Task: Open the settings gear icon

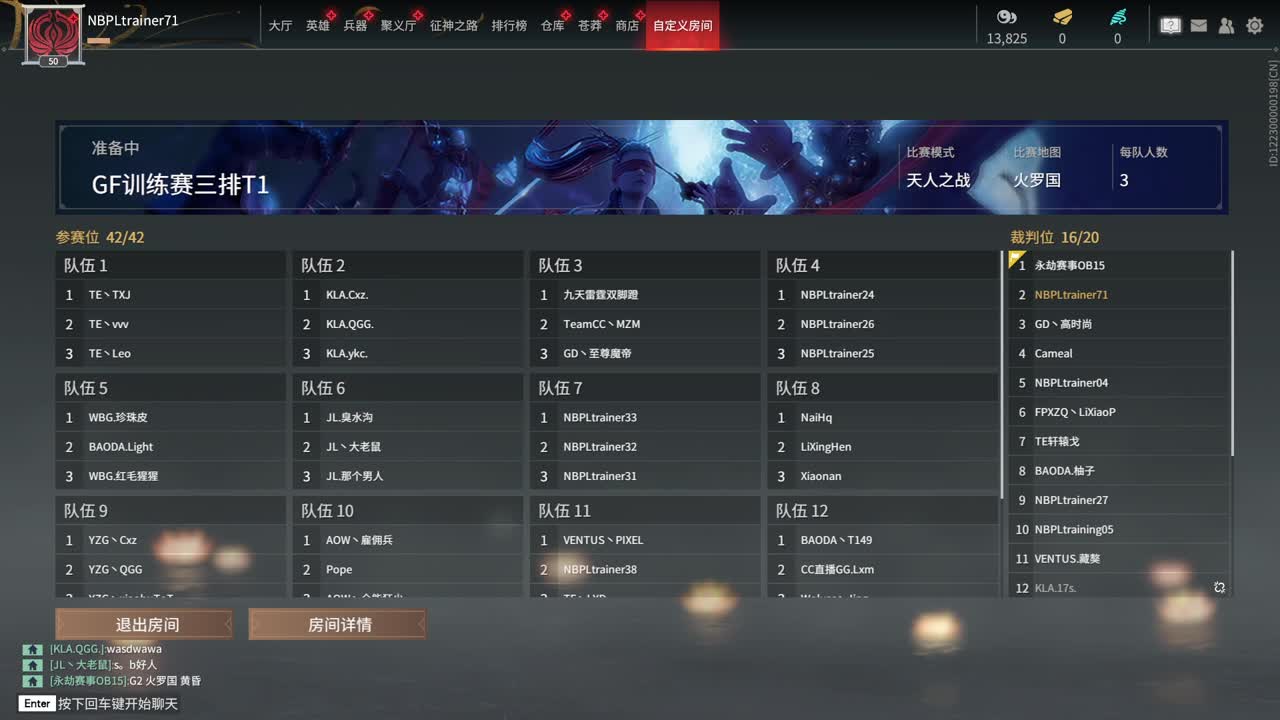Action: 1254,25
